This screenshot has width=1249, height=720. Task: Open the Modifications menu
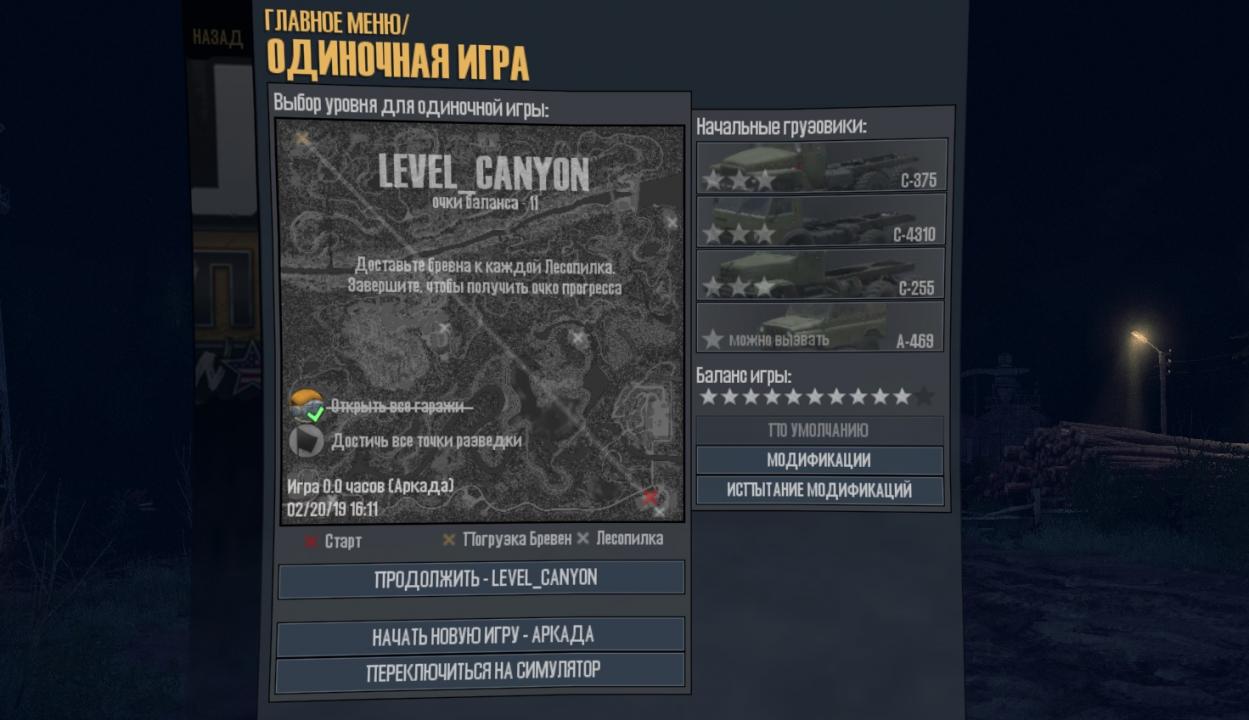[819, 460]
